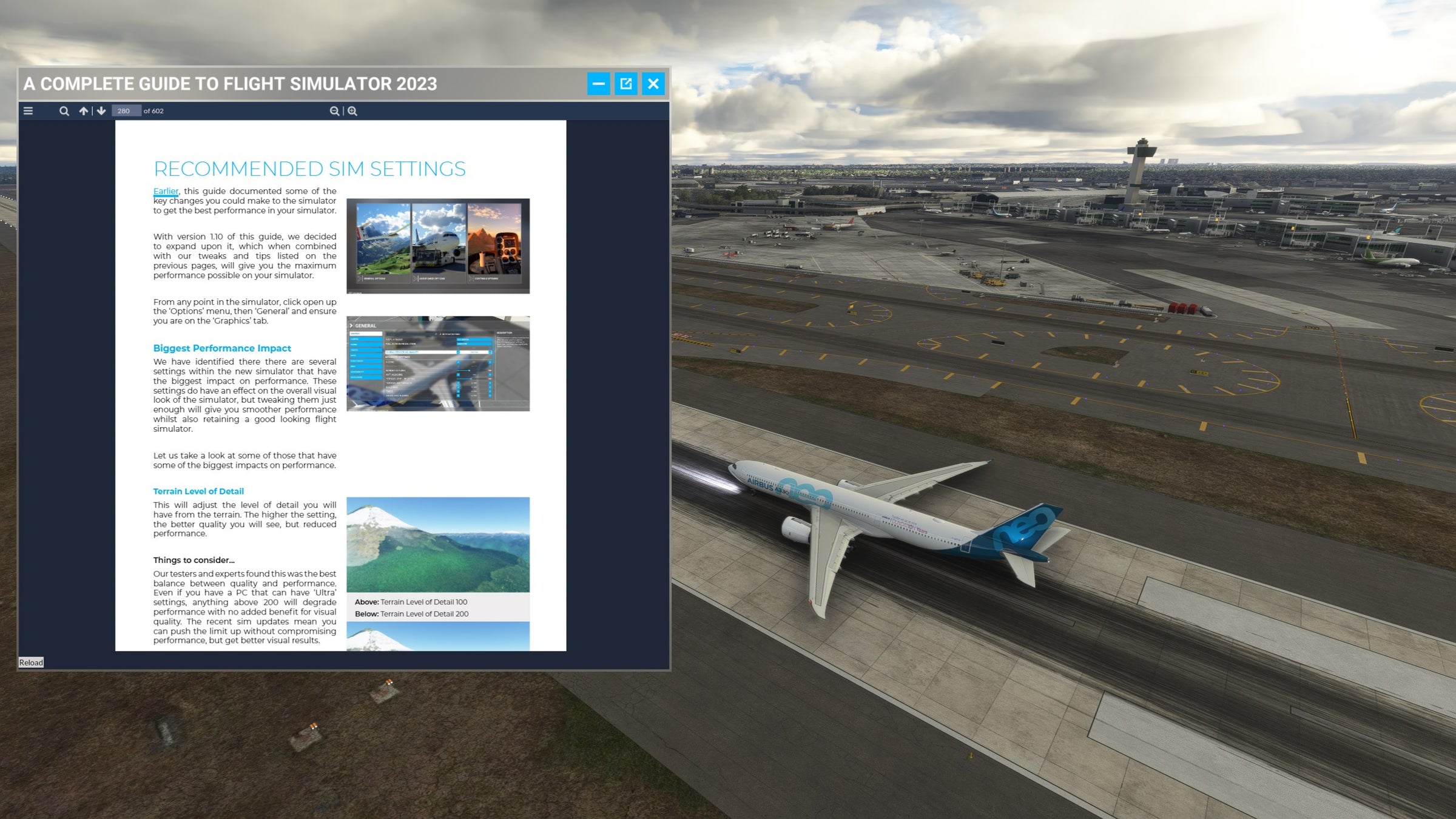The height and width of the screenshot is (819, 1456).
Task: Open the hamburger menu in the PDF toolbar
Action: point(28,111)
